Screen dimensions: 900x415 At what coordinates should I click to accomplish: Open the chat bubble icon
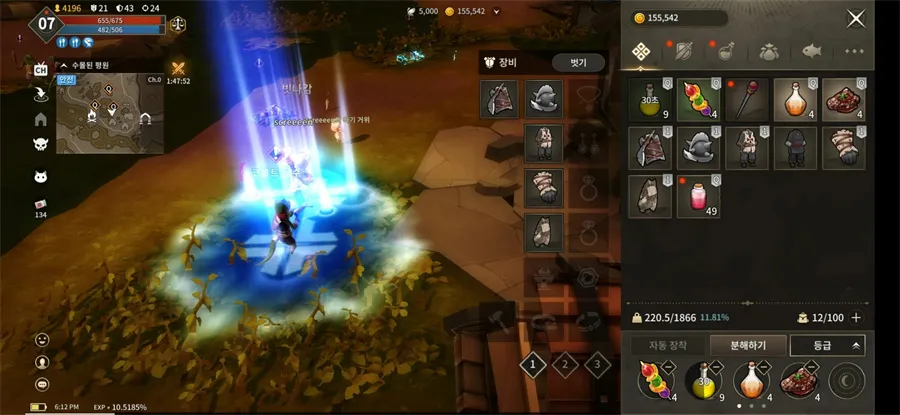coord(42,384)
